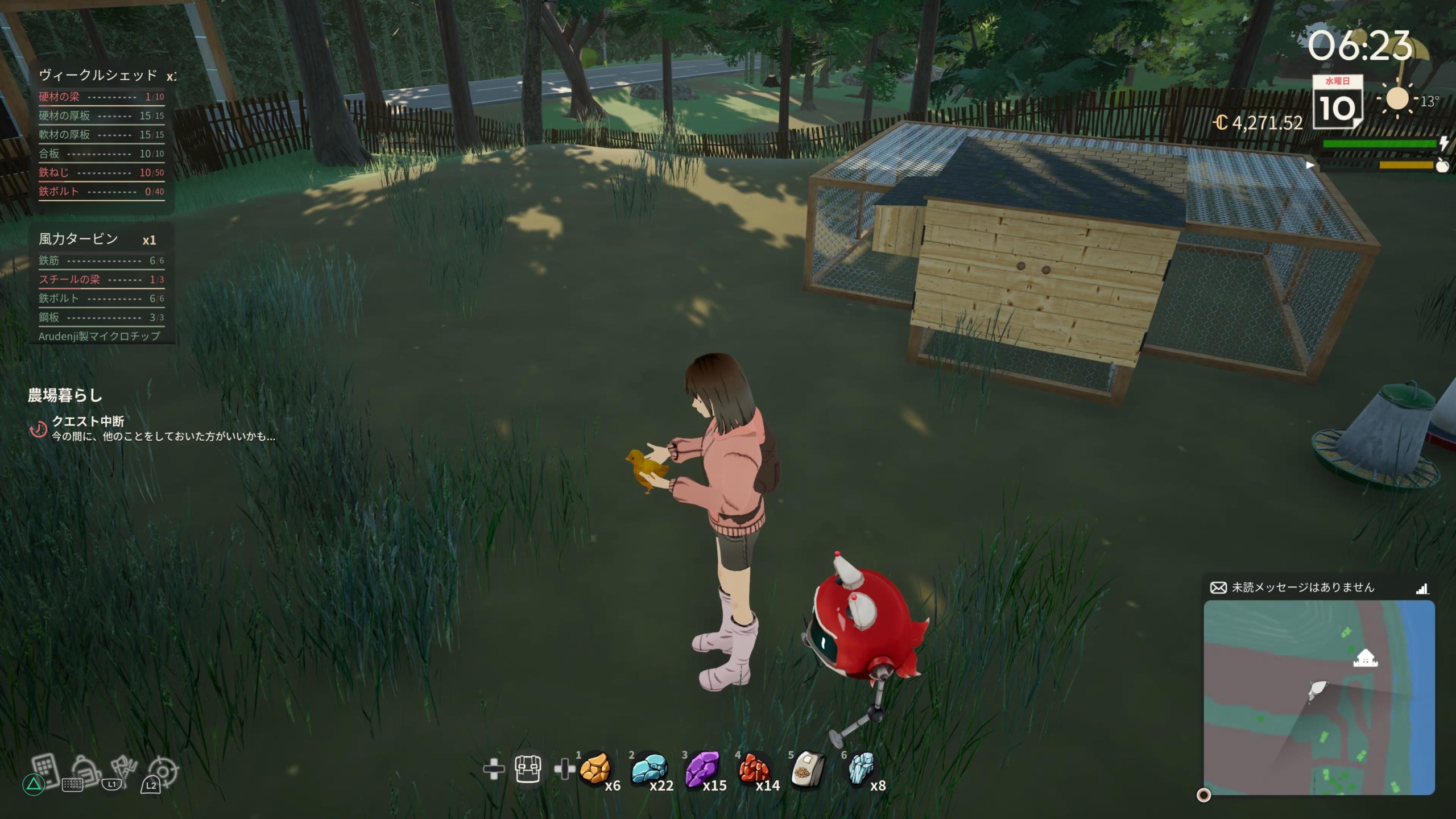This screenshot has width=1456, height=819.
Task: Click the sunny weather icon
Action: pyautogui.click(x=1397, y=100)
